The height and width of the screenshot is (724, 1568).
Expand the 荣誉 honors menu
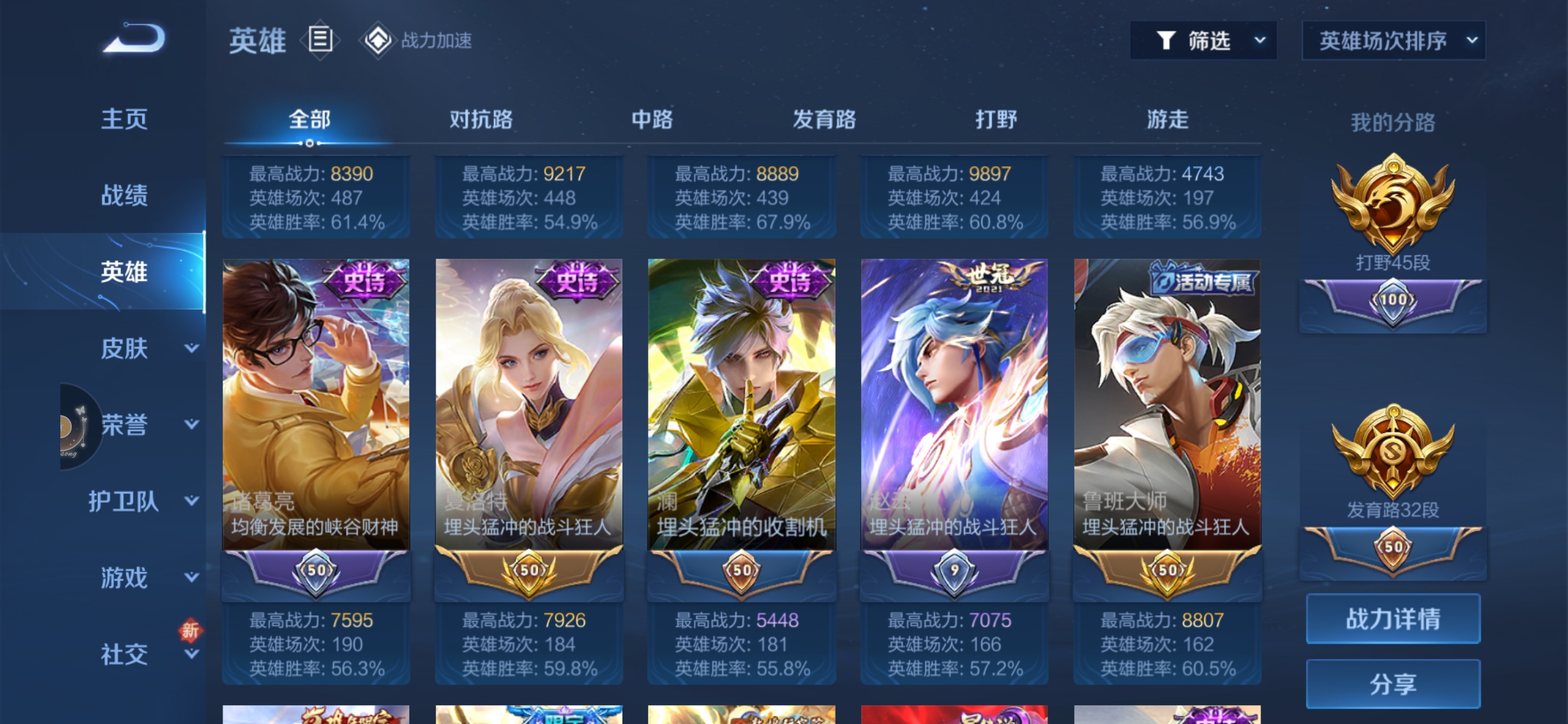click(143, 424)
